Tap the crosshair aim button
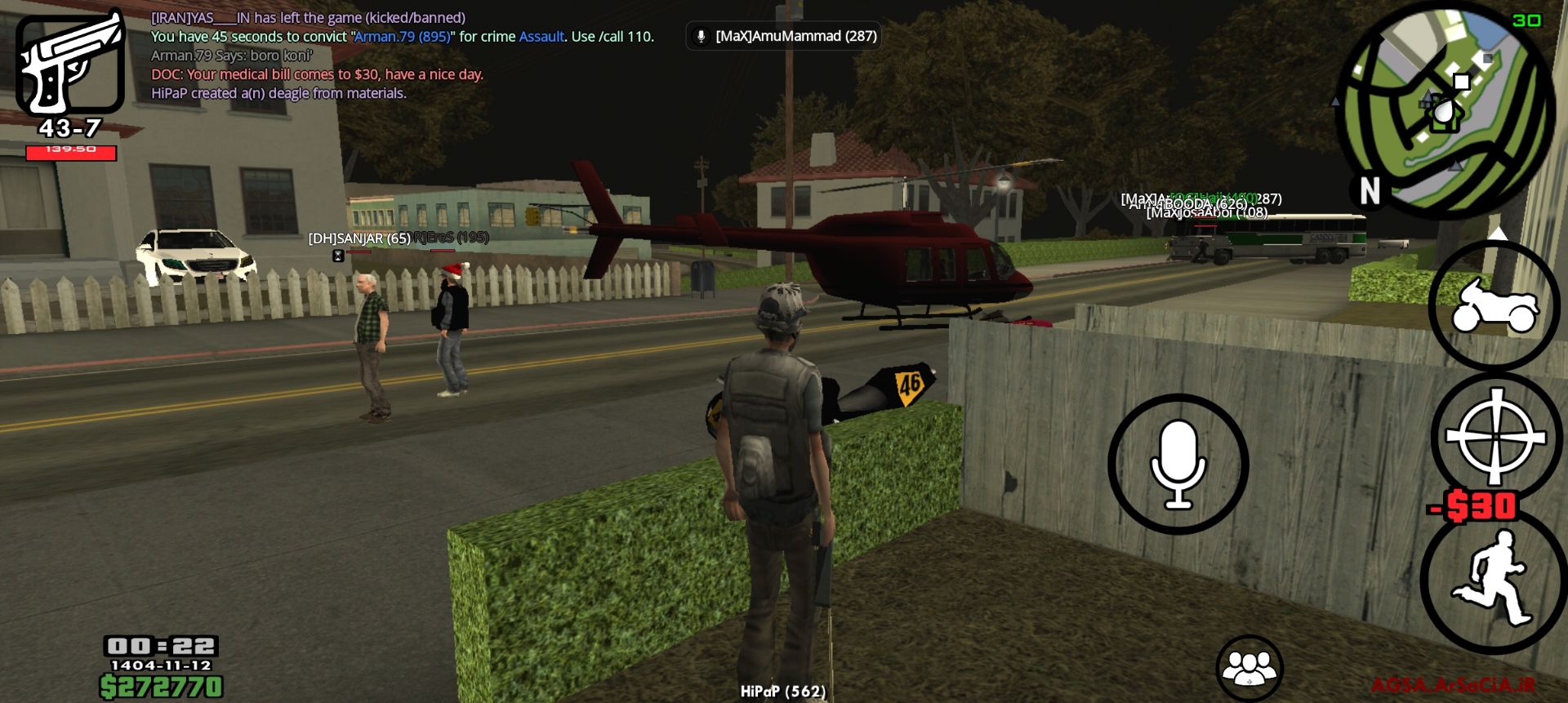 pyautogui.click(x=1495, y=437)
